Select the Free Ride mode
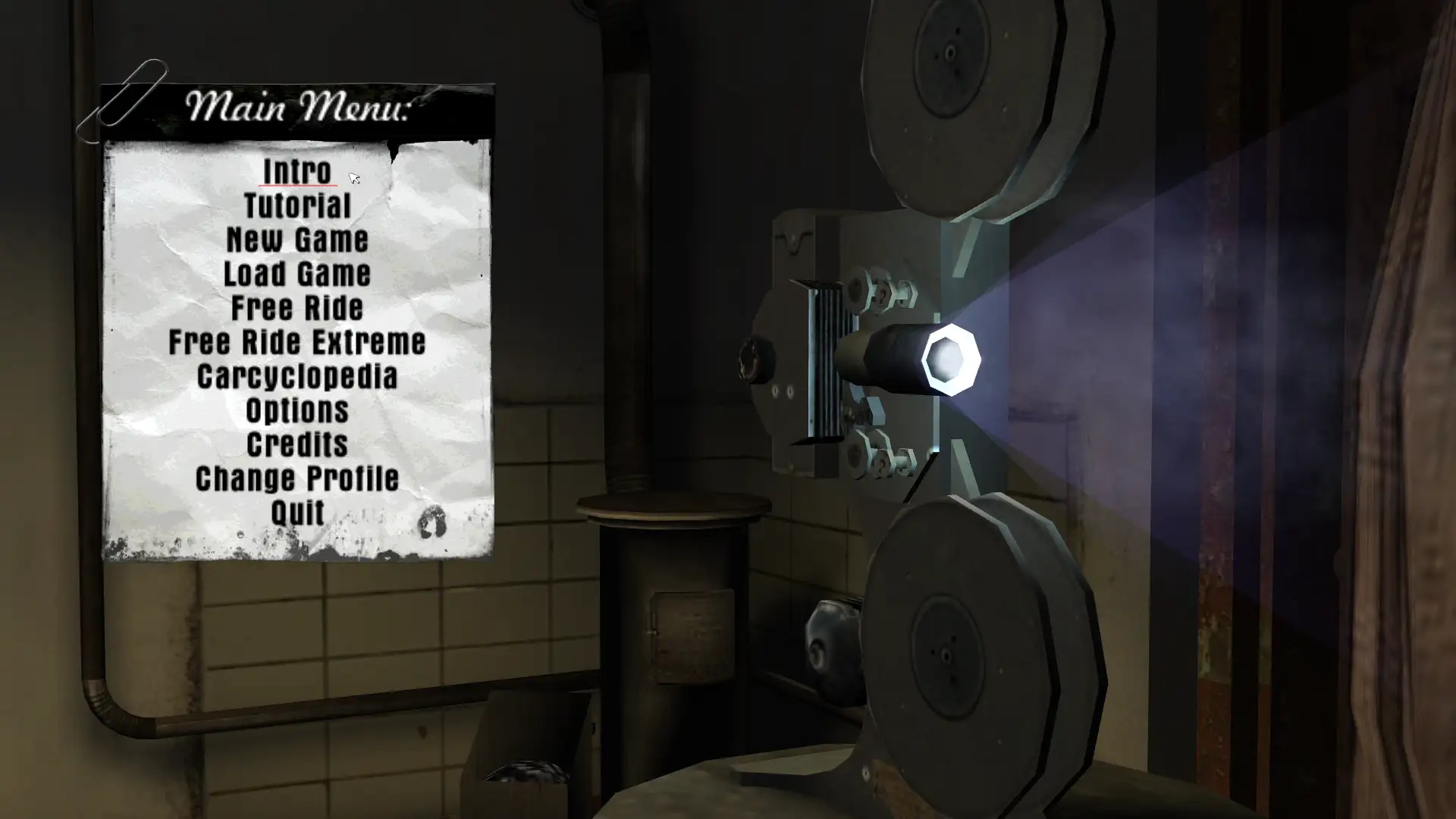 pos(297,308)
